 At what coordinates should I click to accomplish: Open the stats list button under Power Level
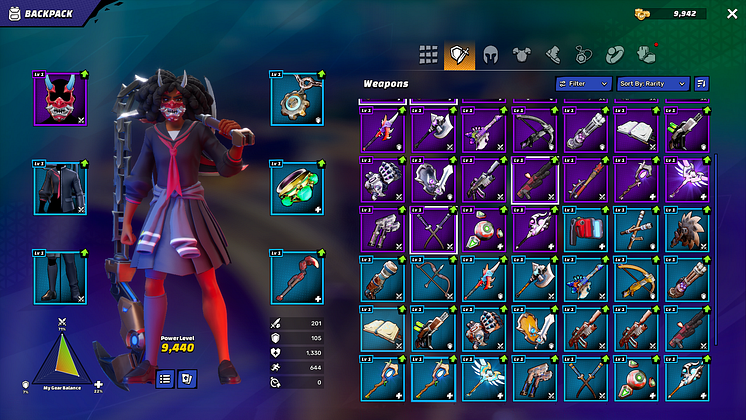click(x=166, y=378)
